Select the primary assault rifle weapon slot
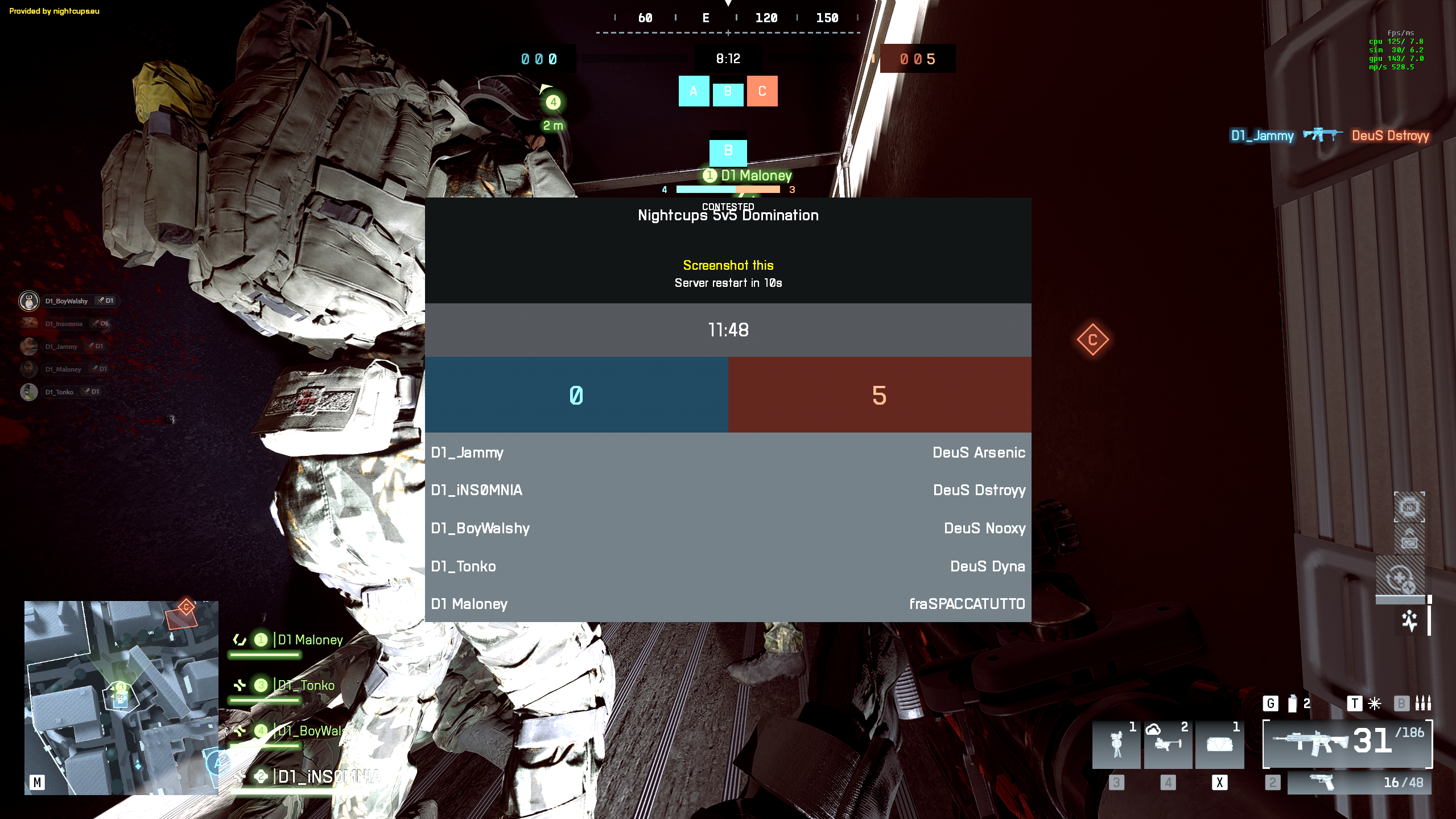Image resolution: width=1456 pixels, height=819 pixels. coord(1347,743)
